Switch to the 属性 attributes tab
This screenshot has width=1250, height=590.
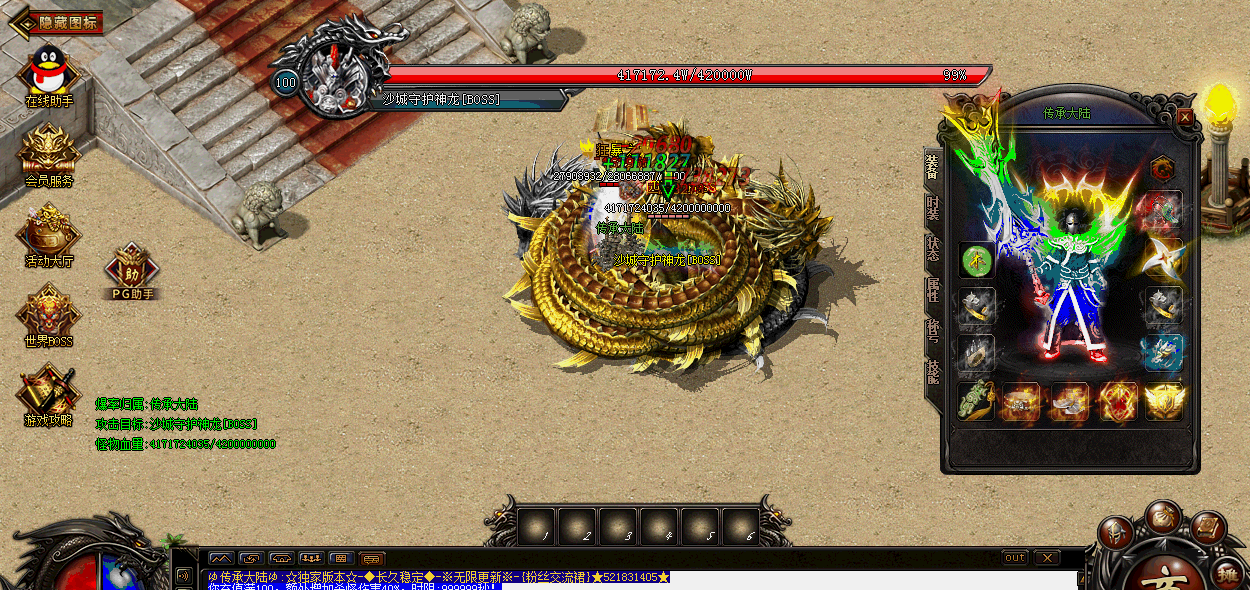point(932,290)
